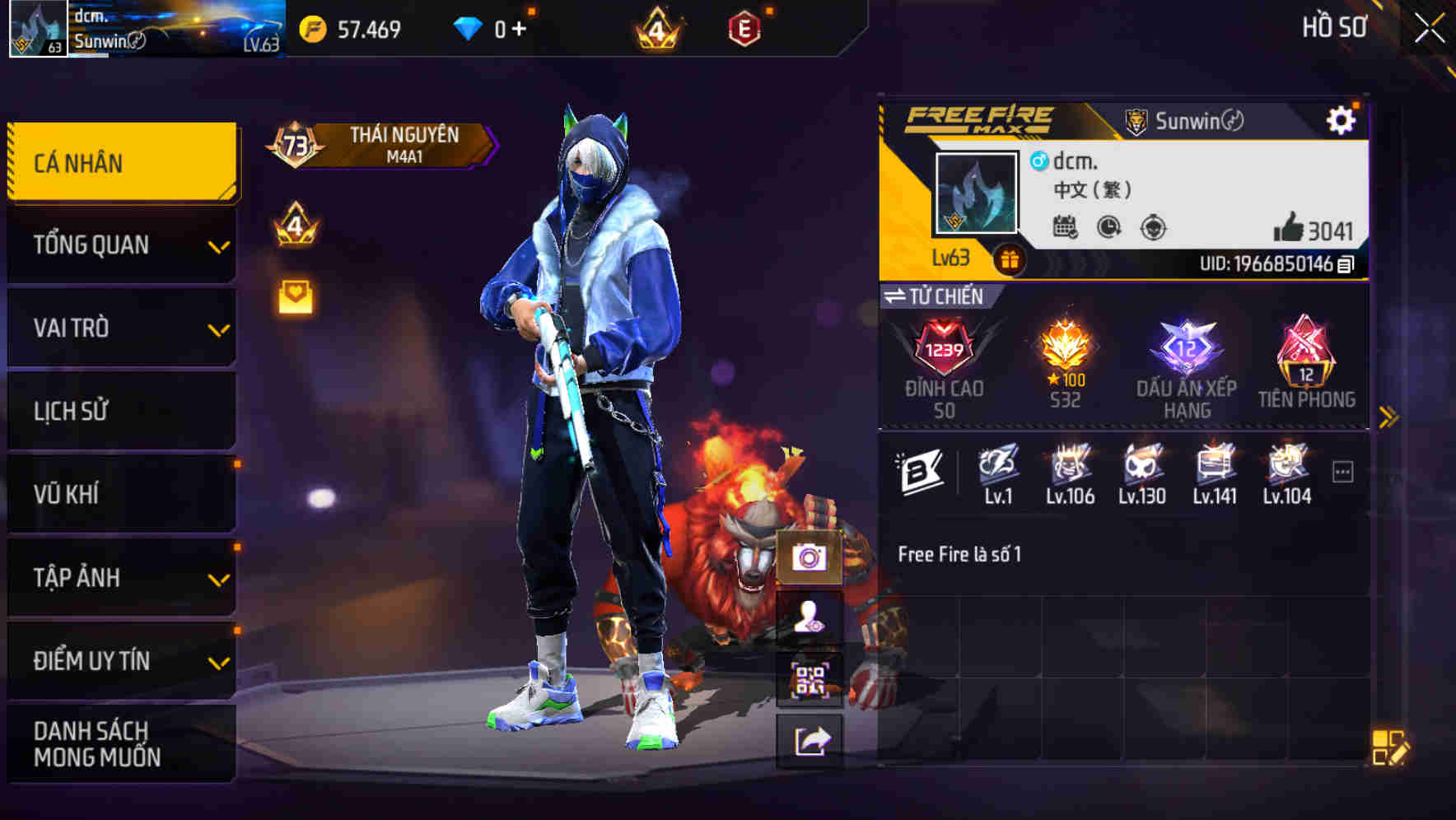
Task: Switch to the CÁ NHÂN tab
Action: [122, 161]
